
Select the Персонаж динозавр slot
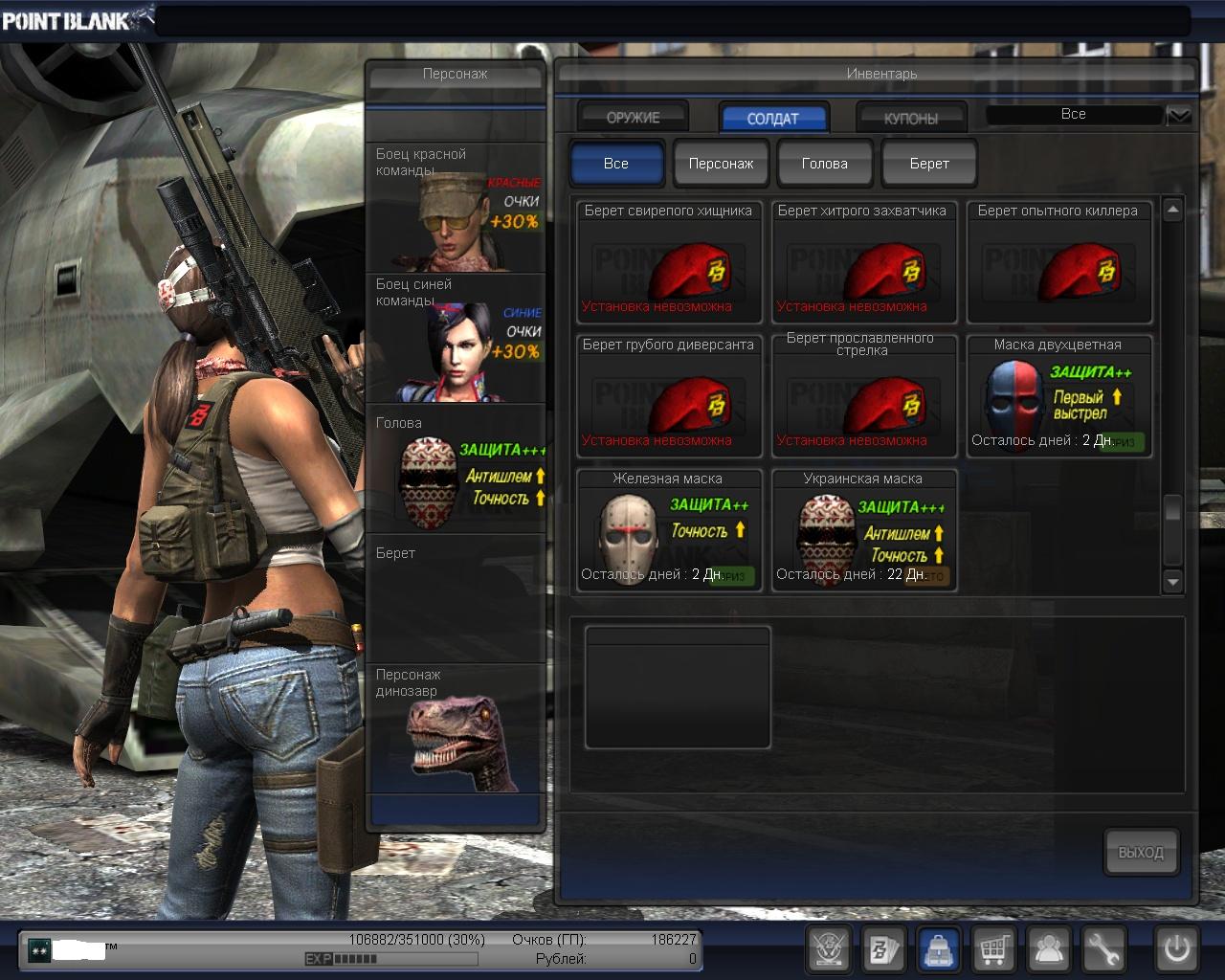tap(456, 729)
